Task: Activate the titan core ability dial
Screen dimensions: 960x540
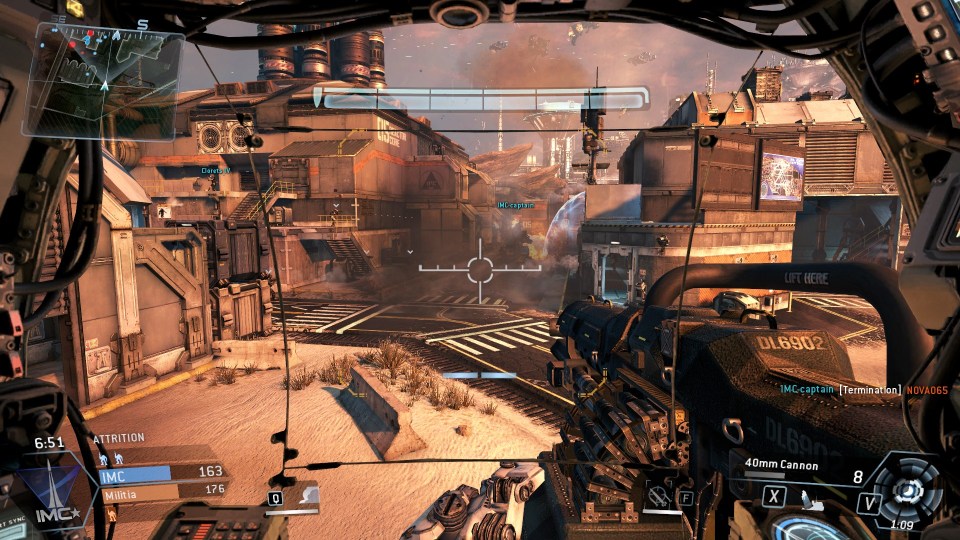Action: 908,491
